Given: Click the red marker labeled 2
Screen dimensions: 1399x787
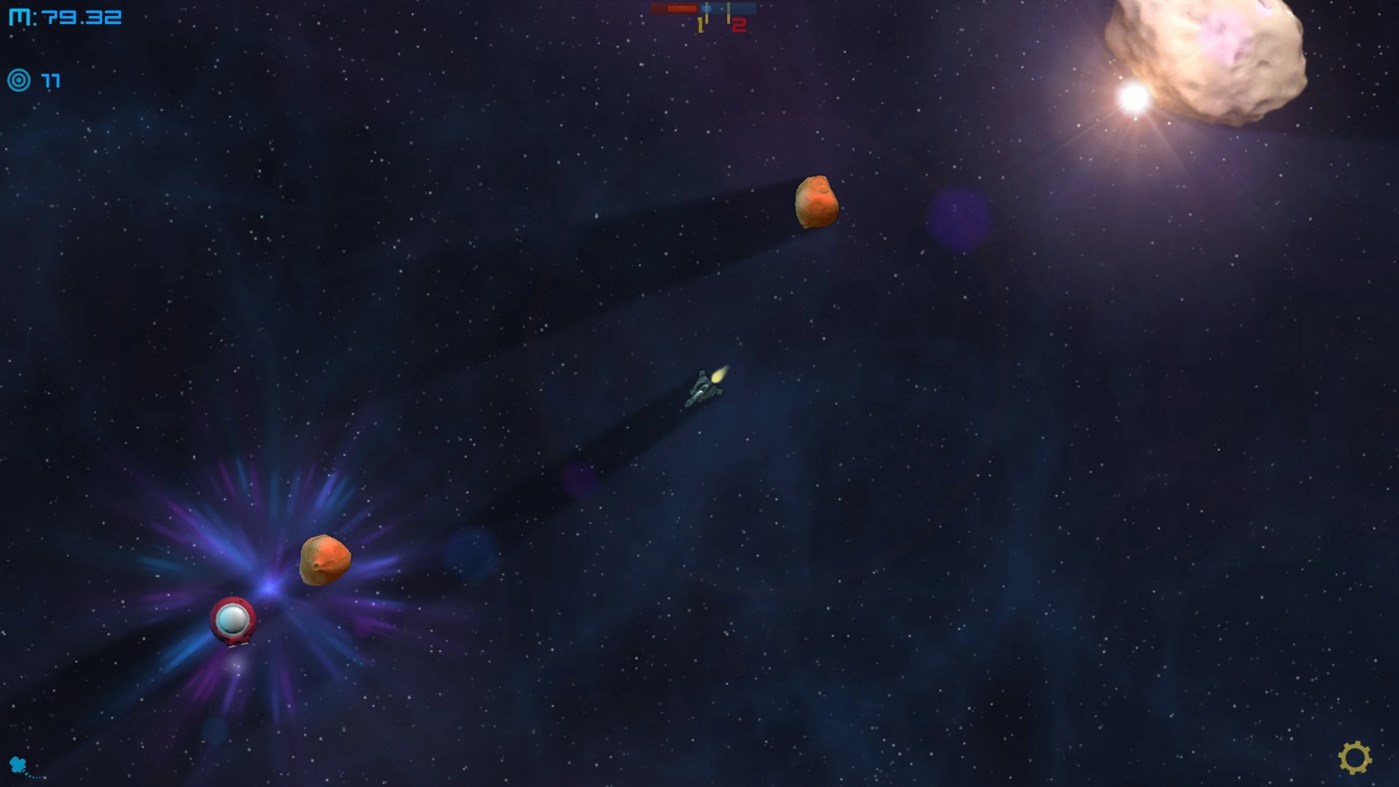Looking at the screenshot, I should coord(738,24).
